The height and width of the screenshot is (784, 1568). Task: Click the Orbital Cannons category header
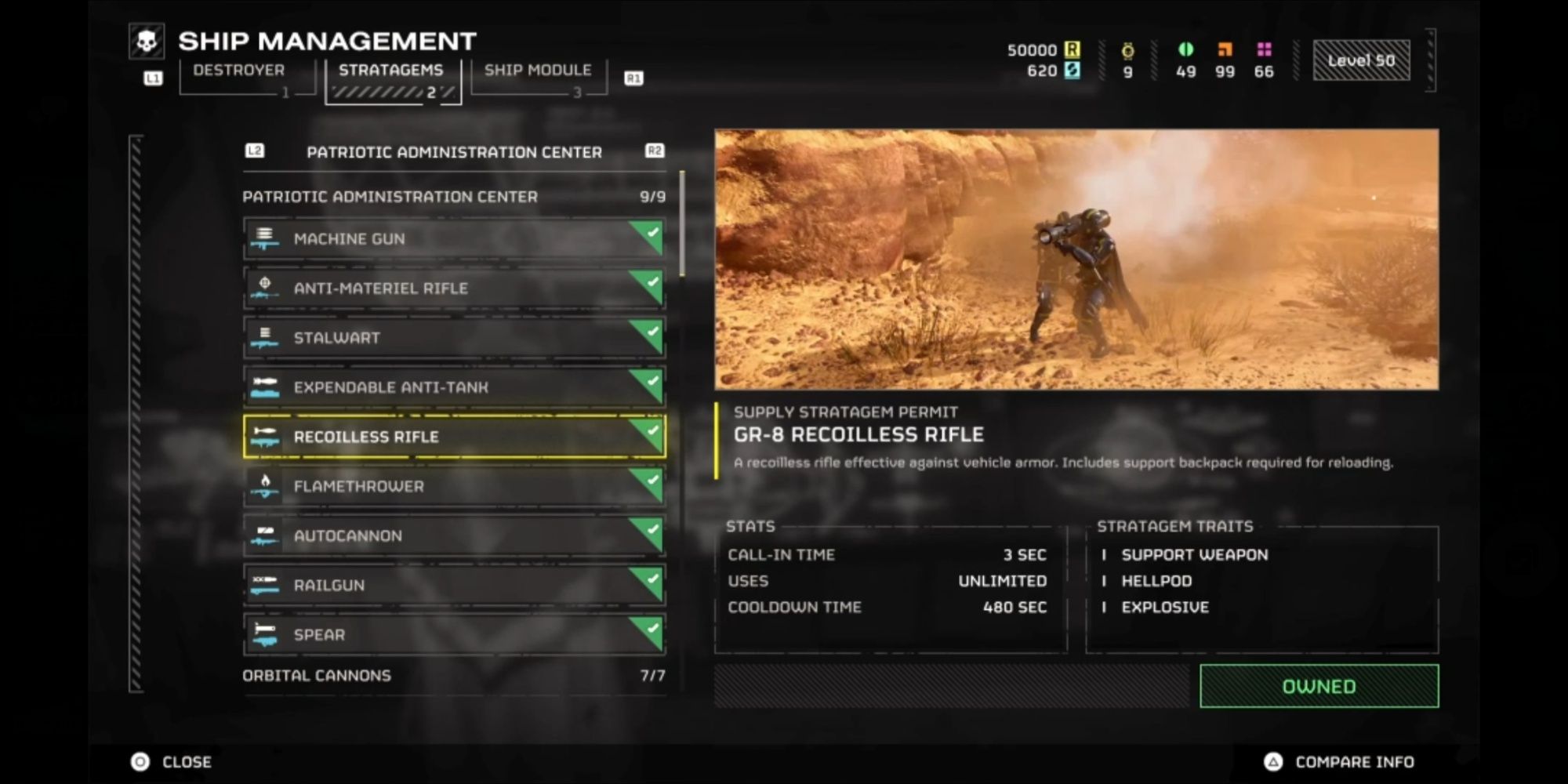[x=454, y=676]
